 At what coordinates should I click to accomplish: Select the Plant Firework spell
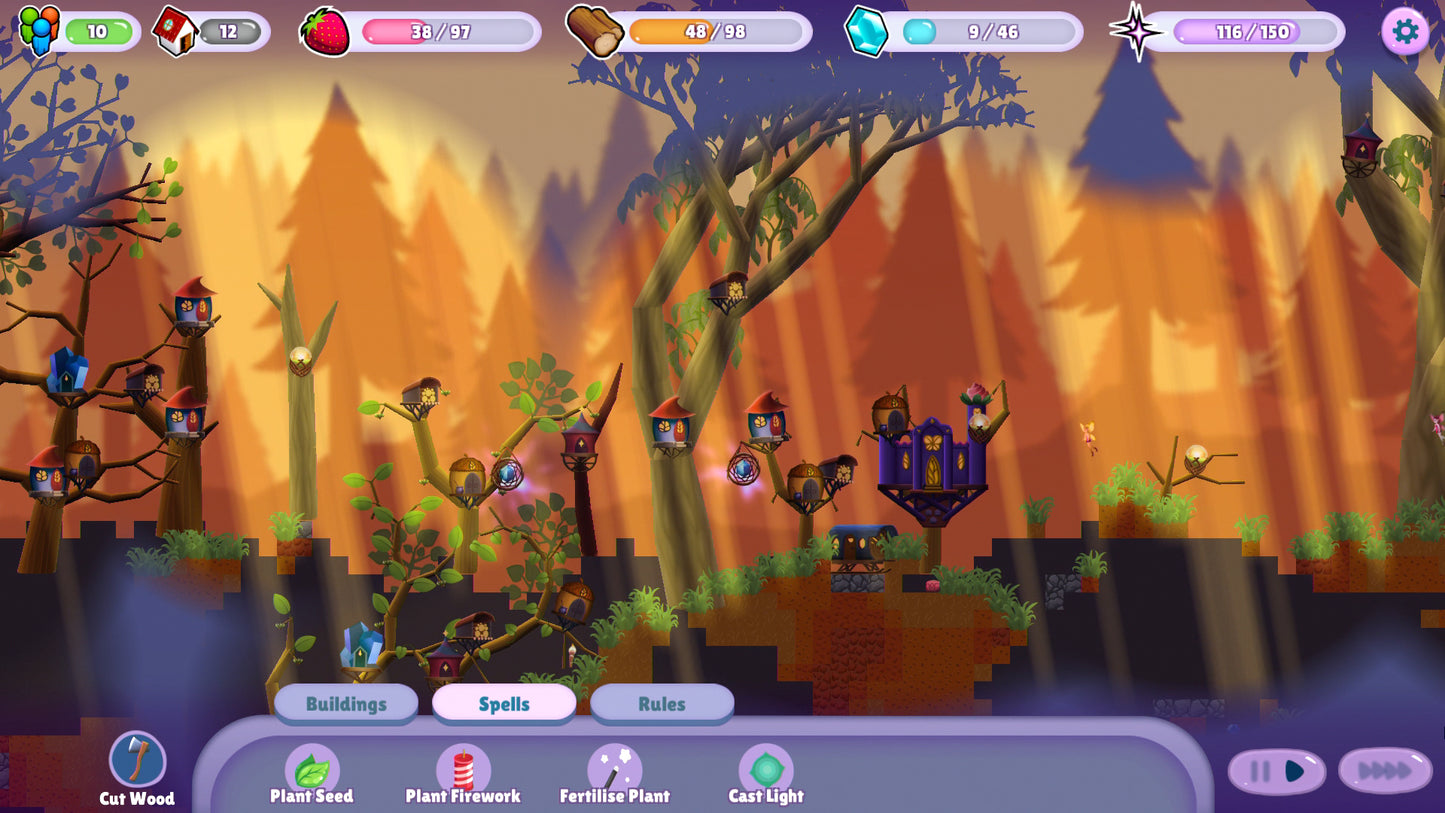(462, 770)
